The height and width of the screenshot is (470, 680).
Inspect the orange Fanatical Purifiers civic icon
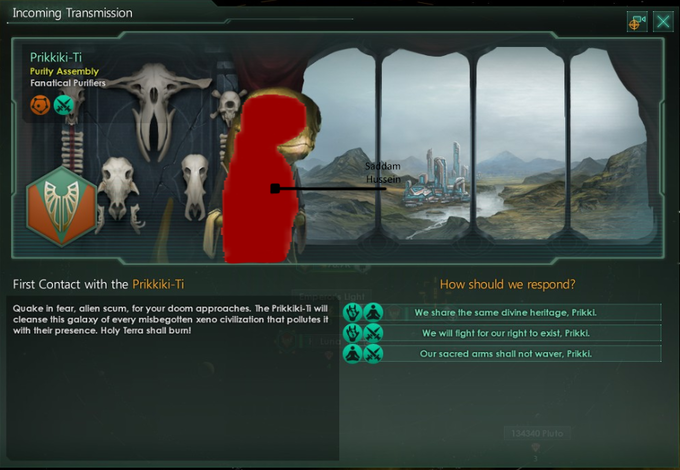point(41,106)
